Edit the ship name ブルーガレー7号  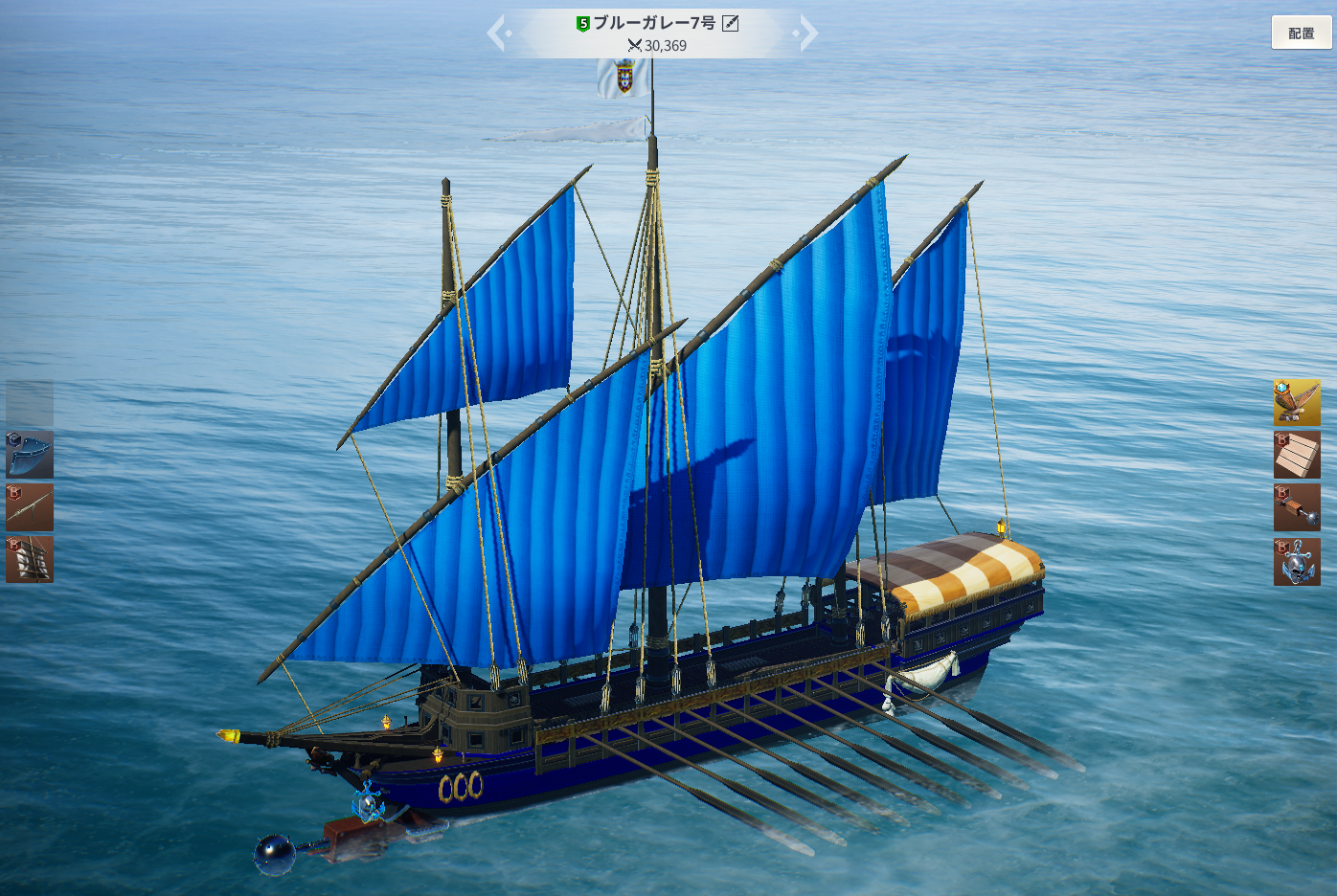[x=731, y=23]
